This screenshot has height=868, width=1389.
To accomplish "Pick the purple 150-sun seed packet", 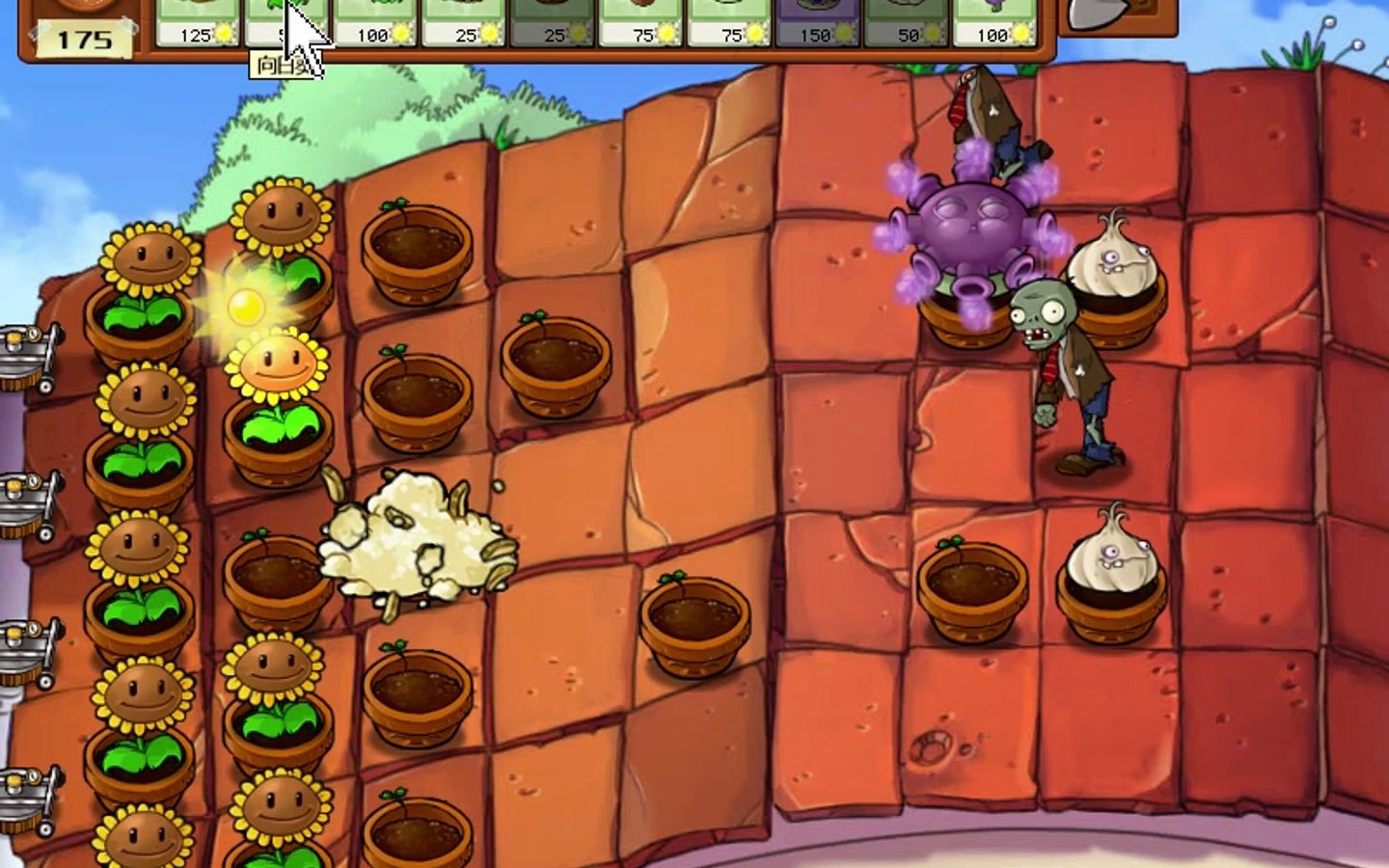I will coord(818,21).
